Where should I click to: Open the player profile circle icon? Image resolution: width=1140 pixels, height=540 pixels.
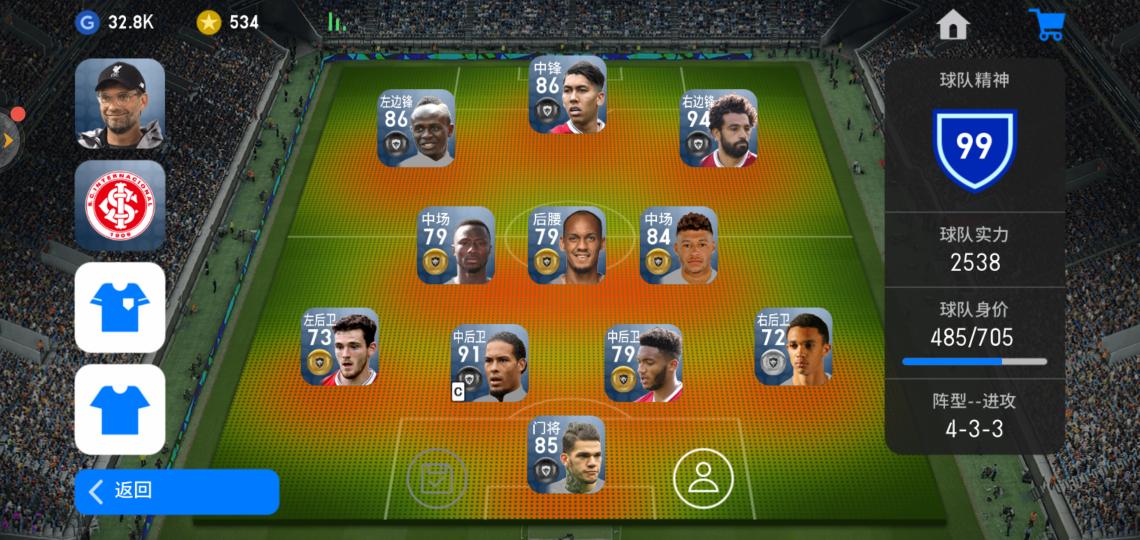(703, 477)
